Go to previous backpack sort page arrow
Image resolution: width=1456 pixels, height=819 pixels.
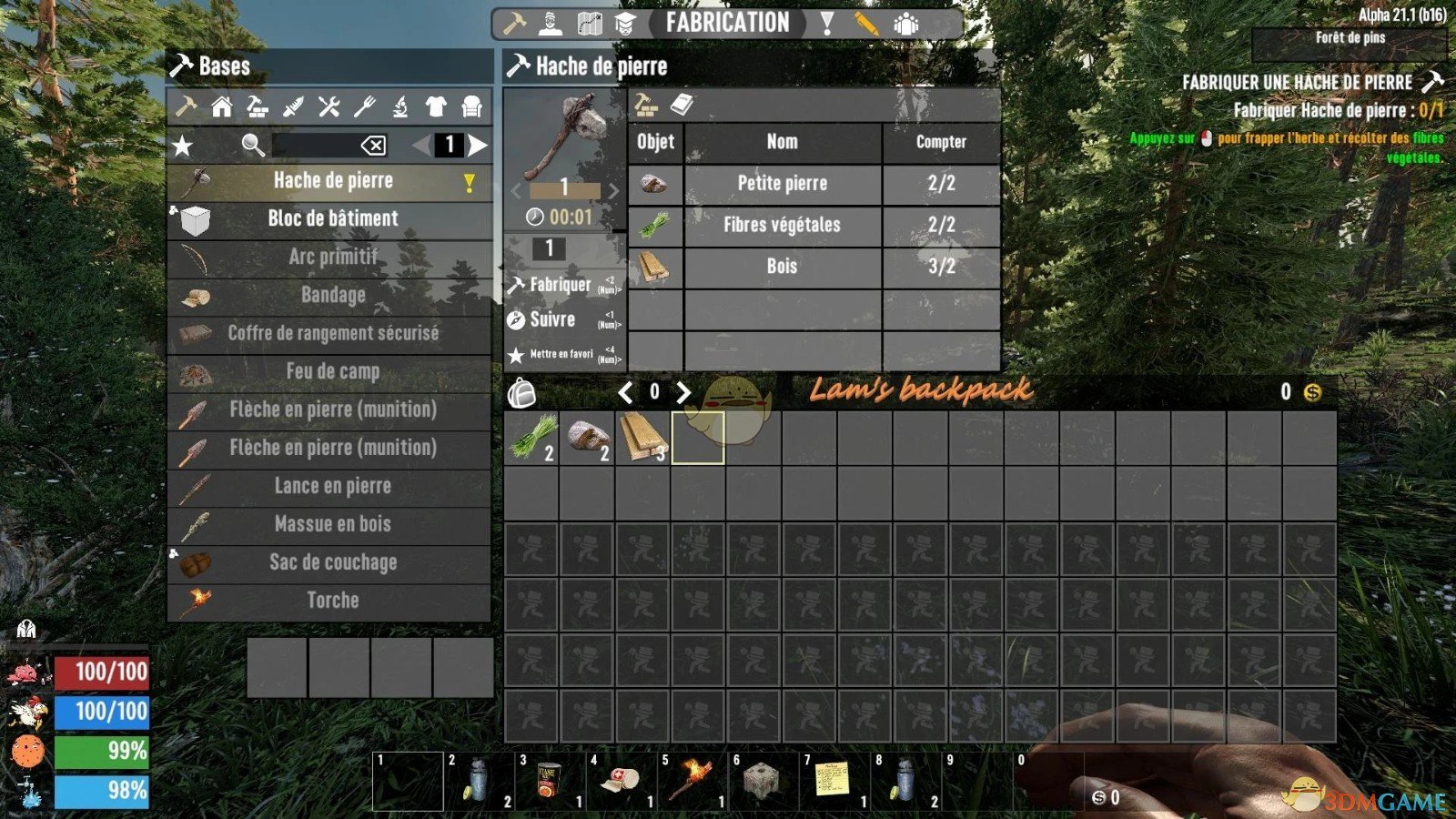coord(628,392)
